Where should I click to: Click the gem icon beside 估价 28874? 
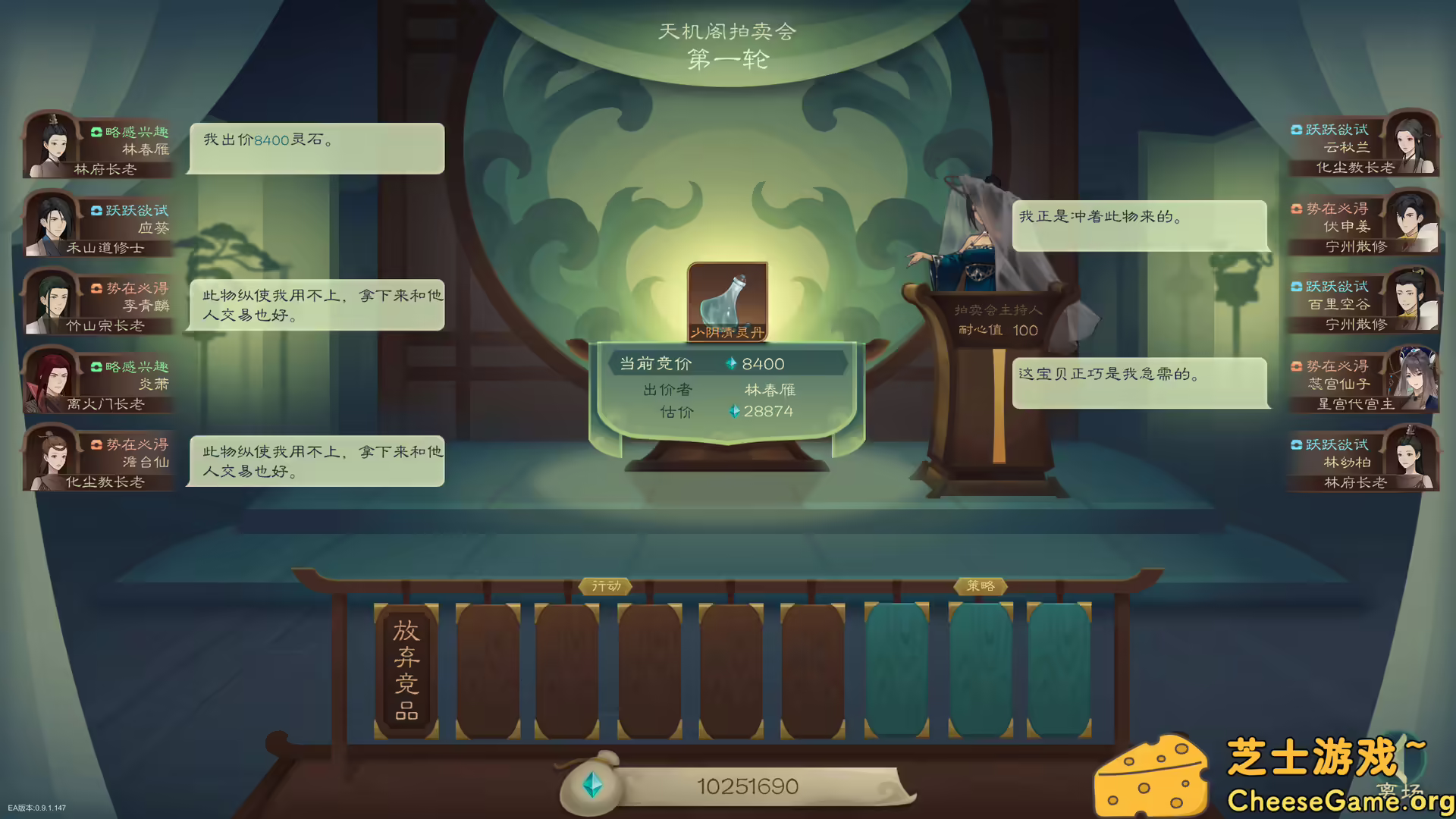pos(733,411)
